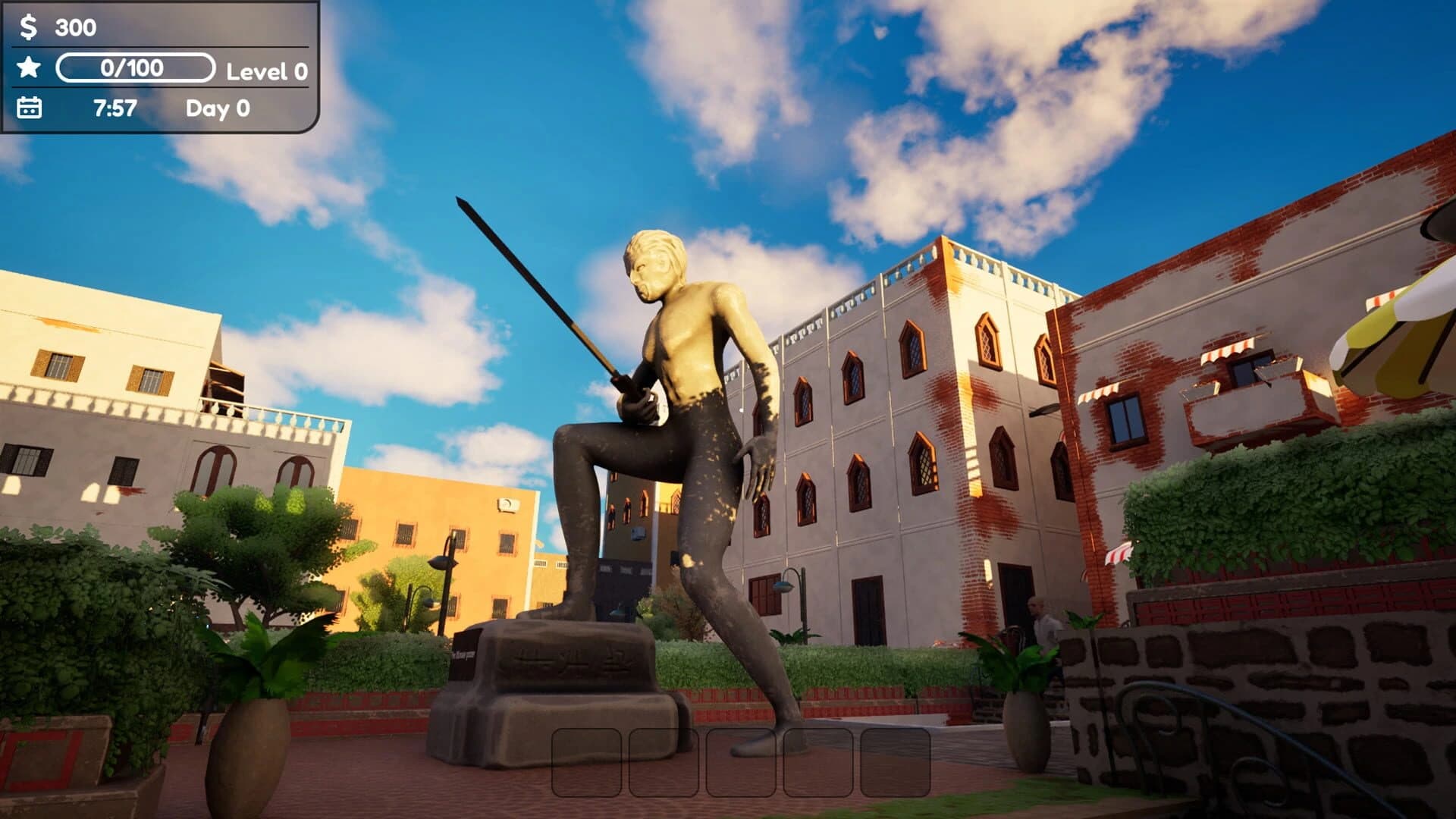Click the clock time showing 7:57

click(x=115, y=109)
